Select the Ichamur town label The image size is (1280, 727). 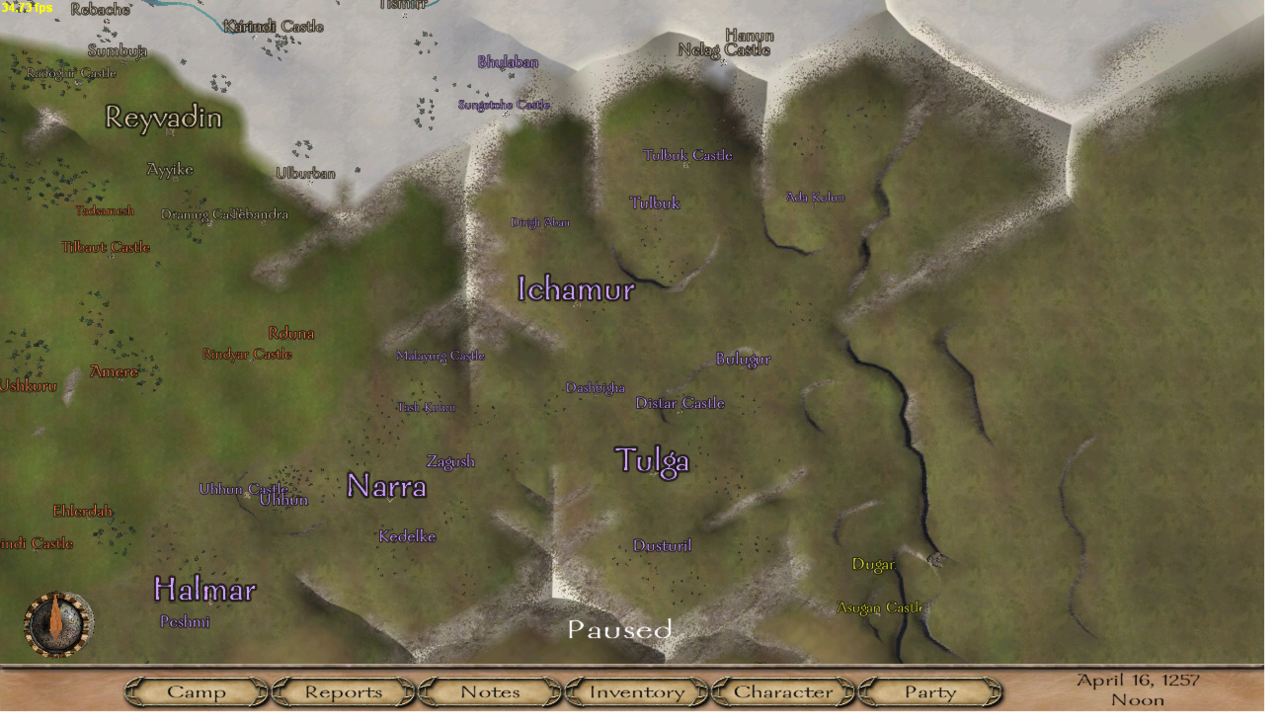[x=576, y=290]
